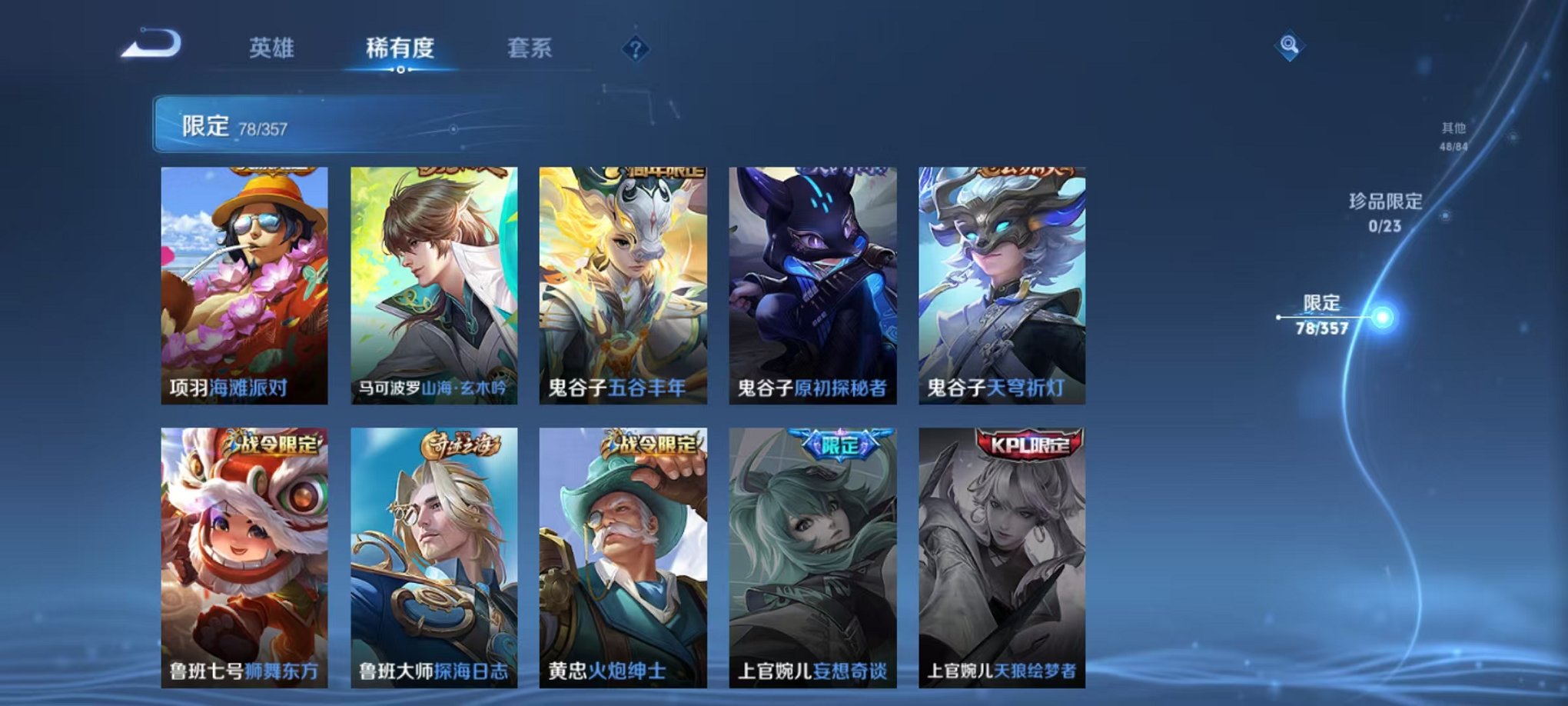Switch to the 套系 tab

(x=532, y=48)
